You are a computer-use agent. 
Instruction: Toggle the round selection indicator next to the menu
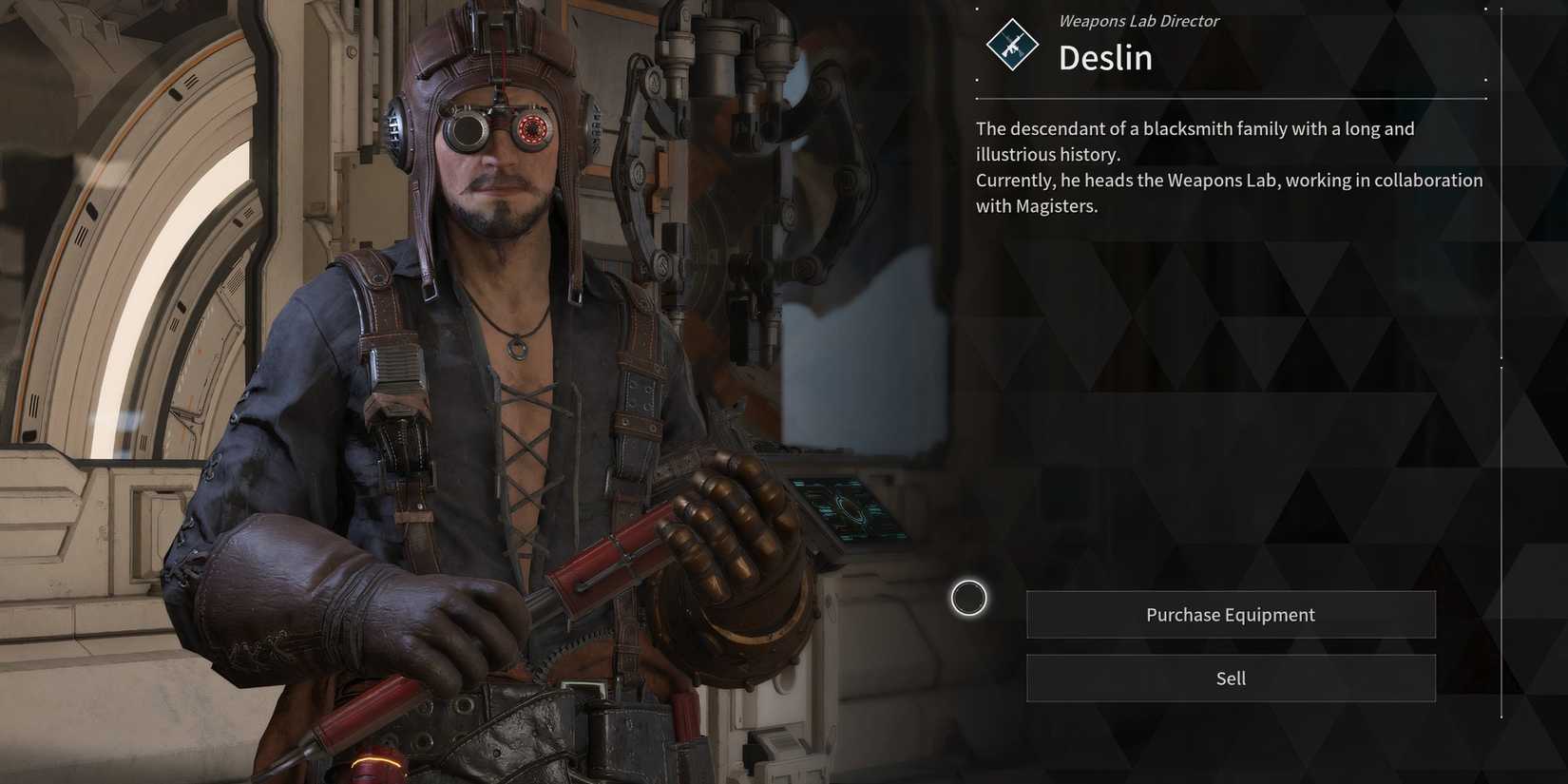click(x=967, y=599)
